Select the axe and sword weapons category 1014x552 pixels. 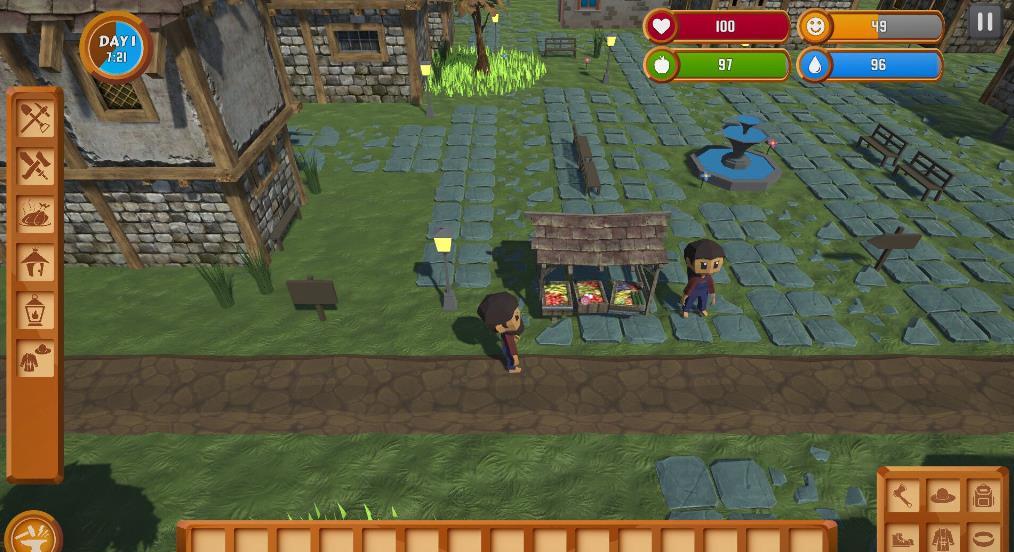35,167
